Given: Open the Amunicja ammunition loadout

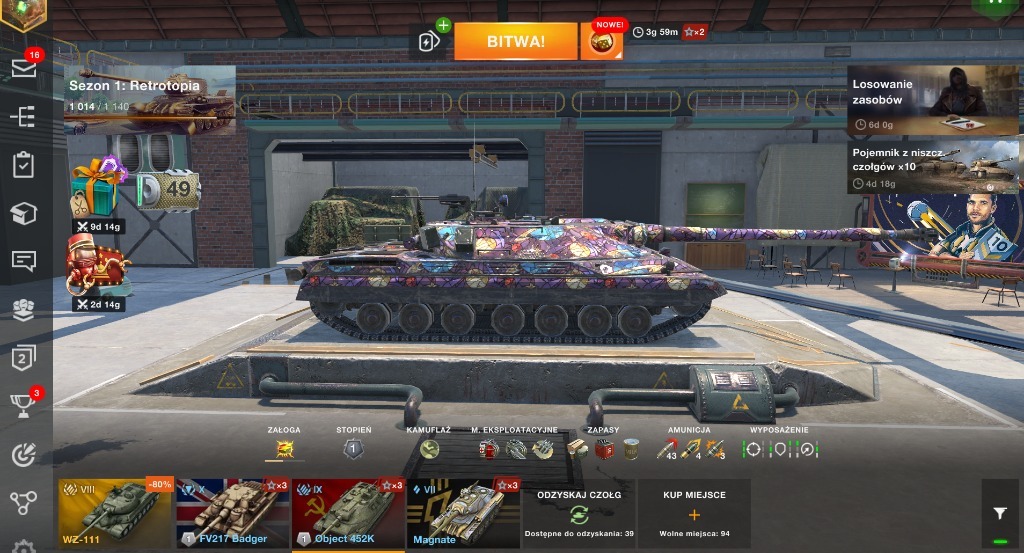Looking at the screenshot, I should [690, 449].
